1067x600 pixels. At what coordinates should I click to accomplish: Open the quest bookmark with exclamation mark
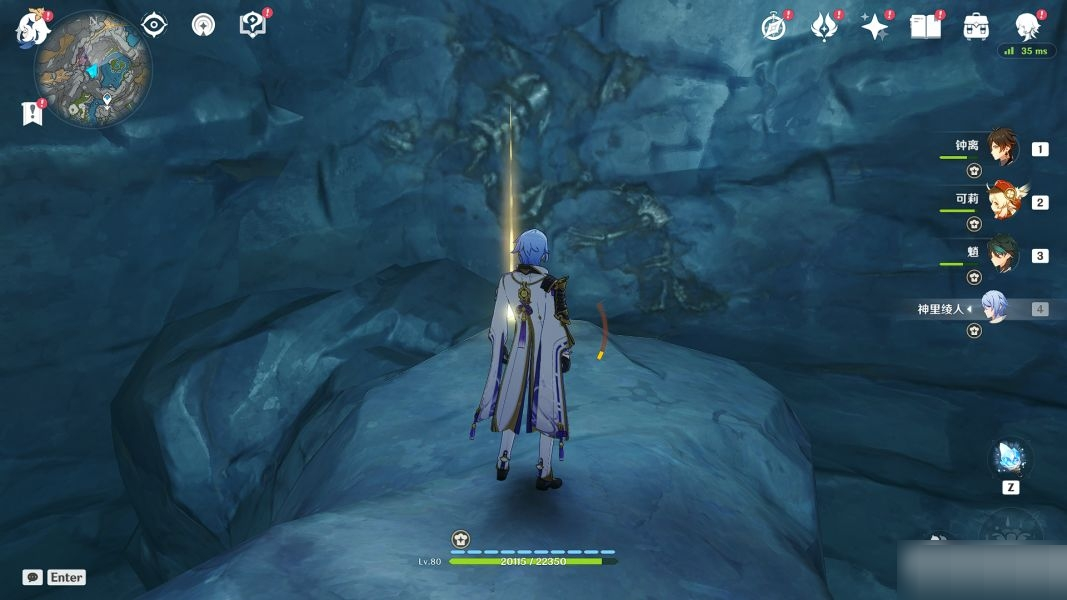click(x=32, y=113)
